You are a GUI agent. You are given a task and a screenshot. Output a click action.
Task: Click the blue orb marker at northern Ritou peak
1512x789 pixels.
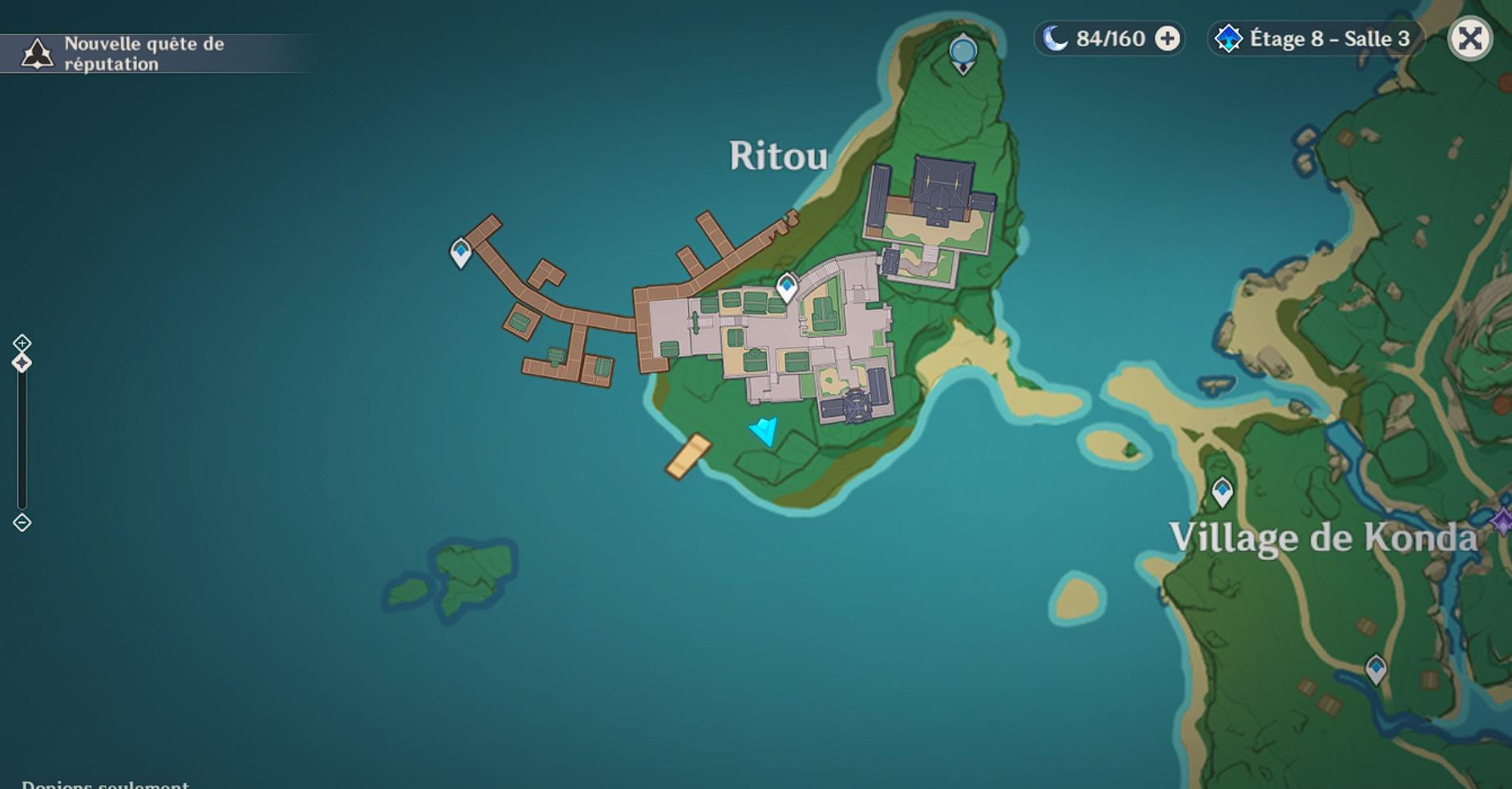962,50
